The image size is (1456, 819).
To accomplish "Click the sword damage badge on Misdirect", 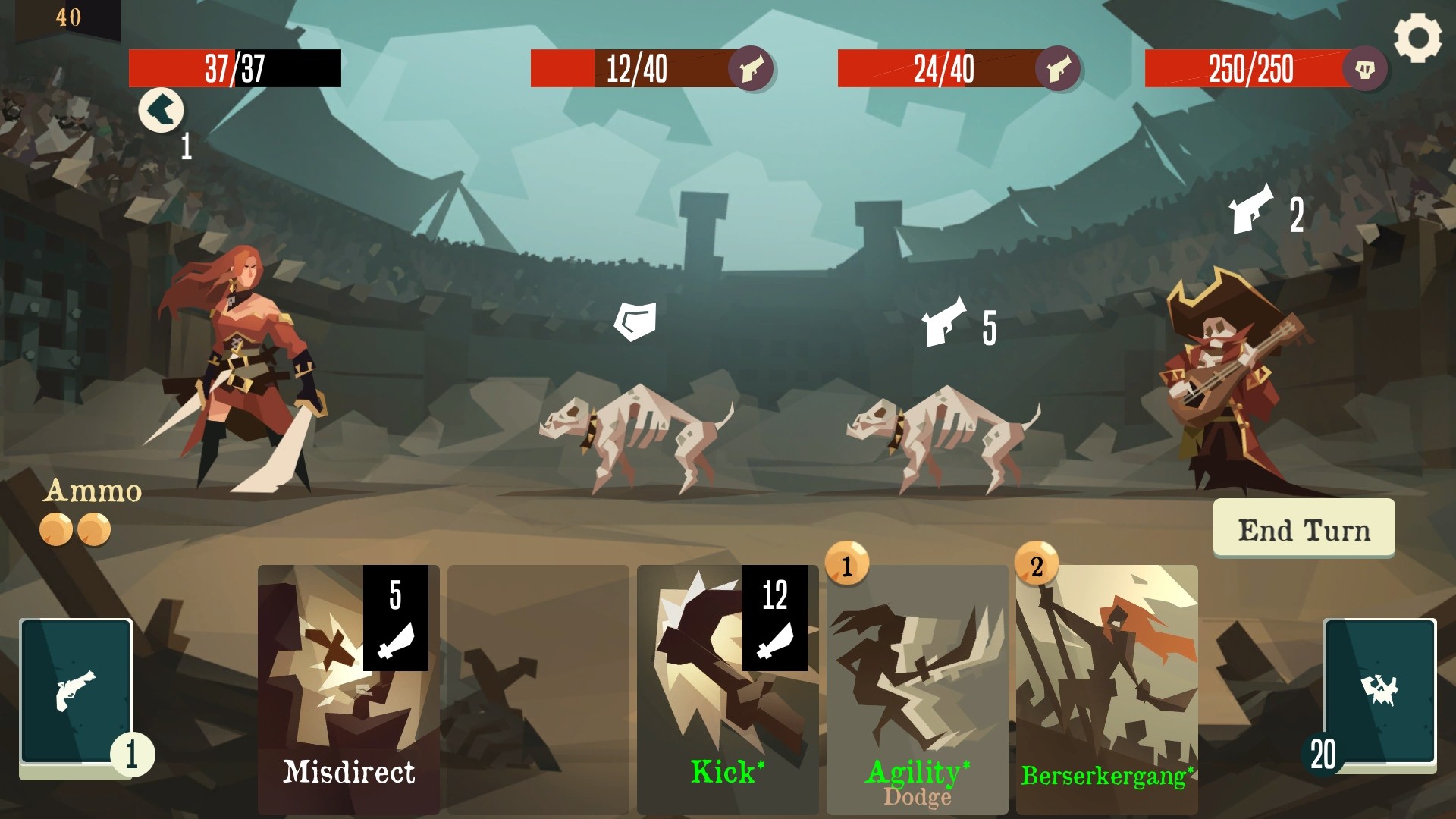I will pyautogui.click(x=395, y=618).
